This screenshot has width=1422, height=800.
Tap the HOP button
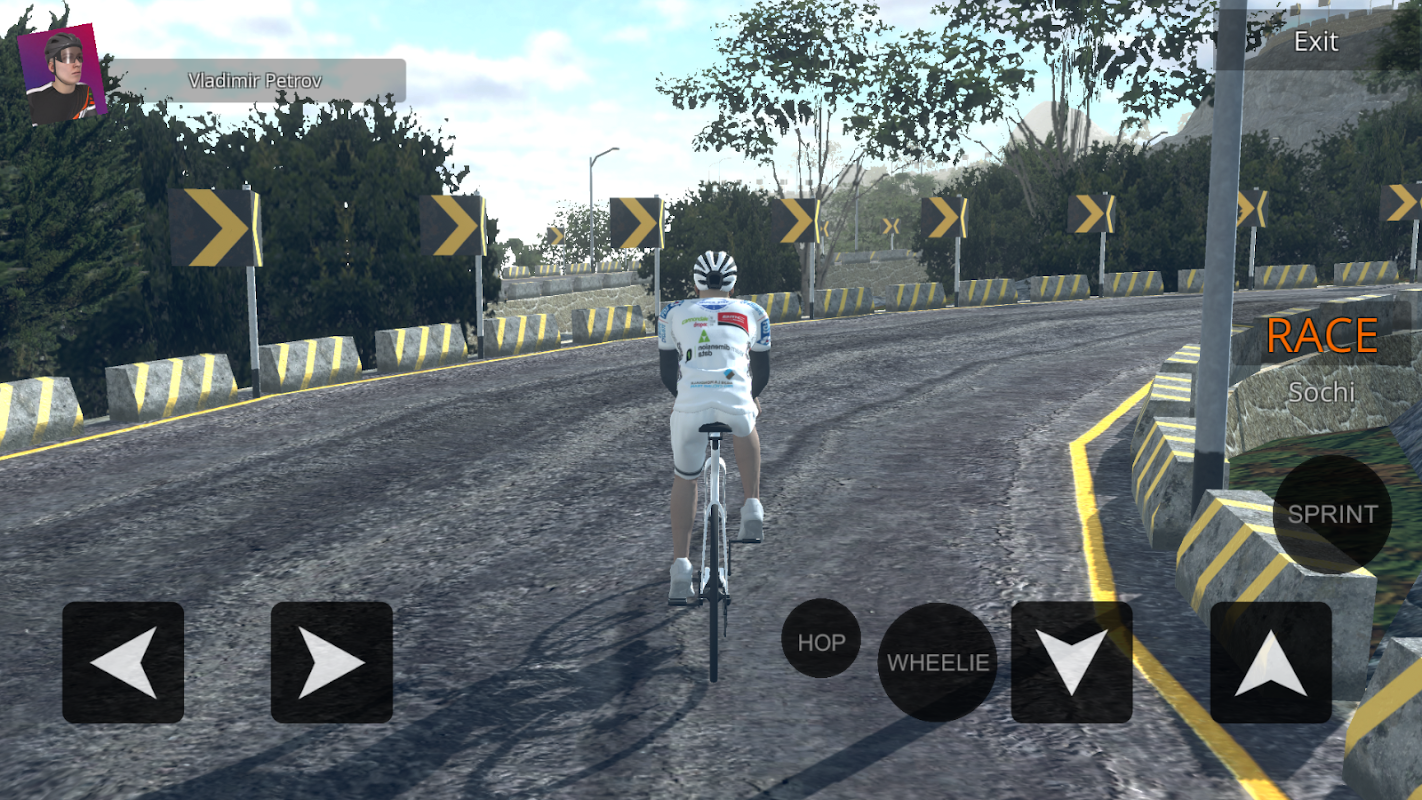(821, 642)
